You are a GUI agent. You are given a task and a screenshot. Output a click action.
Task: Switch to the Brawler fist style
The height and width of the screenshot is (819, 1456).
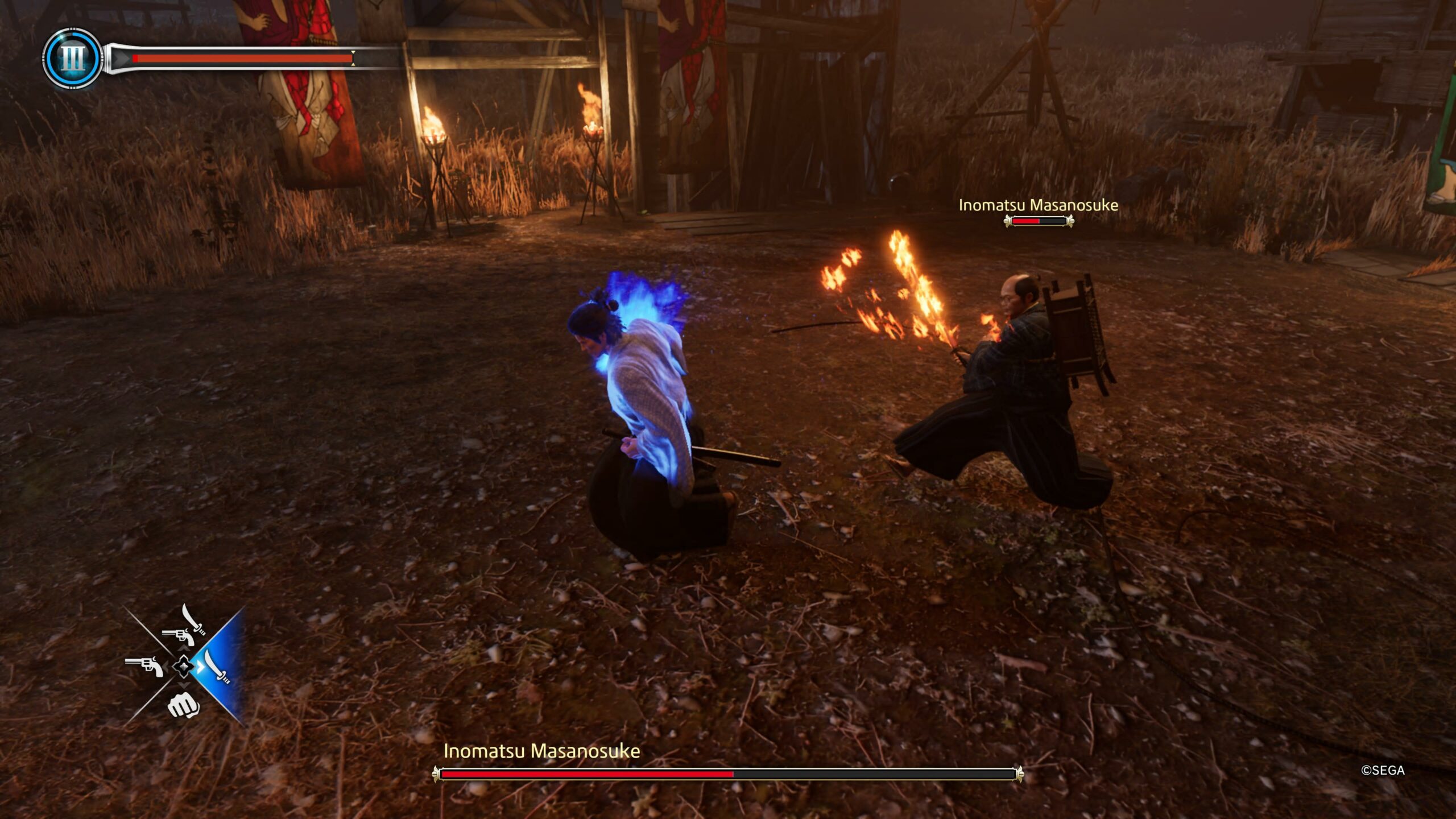[183, 705]
